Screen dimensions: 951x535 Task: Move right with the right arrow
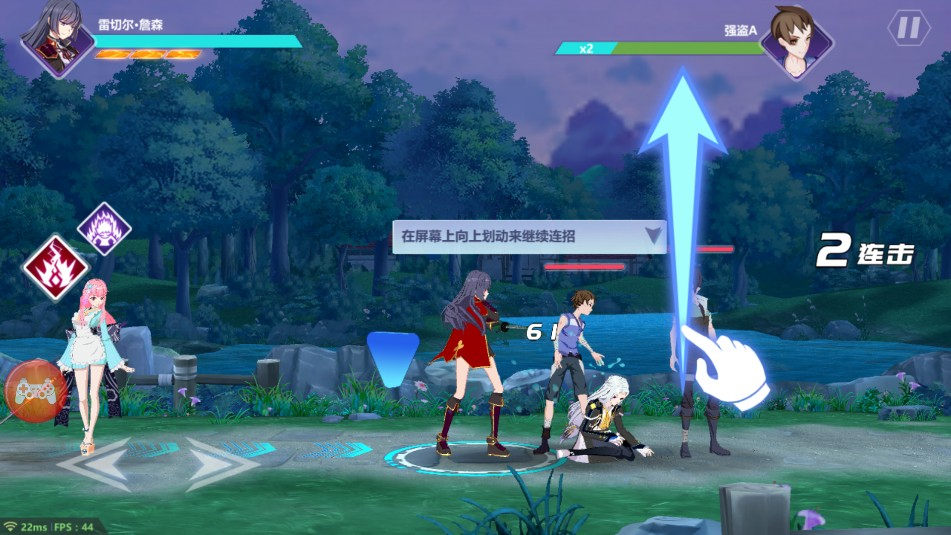222,463
